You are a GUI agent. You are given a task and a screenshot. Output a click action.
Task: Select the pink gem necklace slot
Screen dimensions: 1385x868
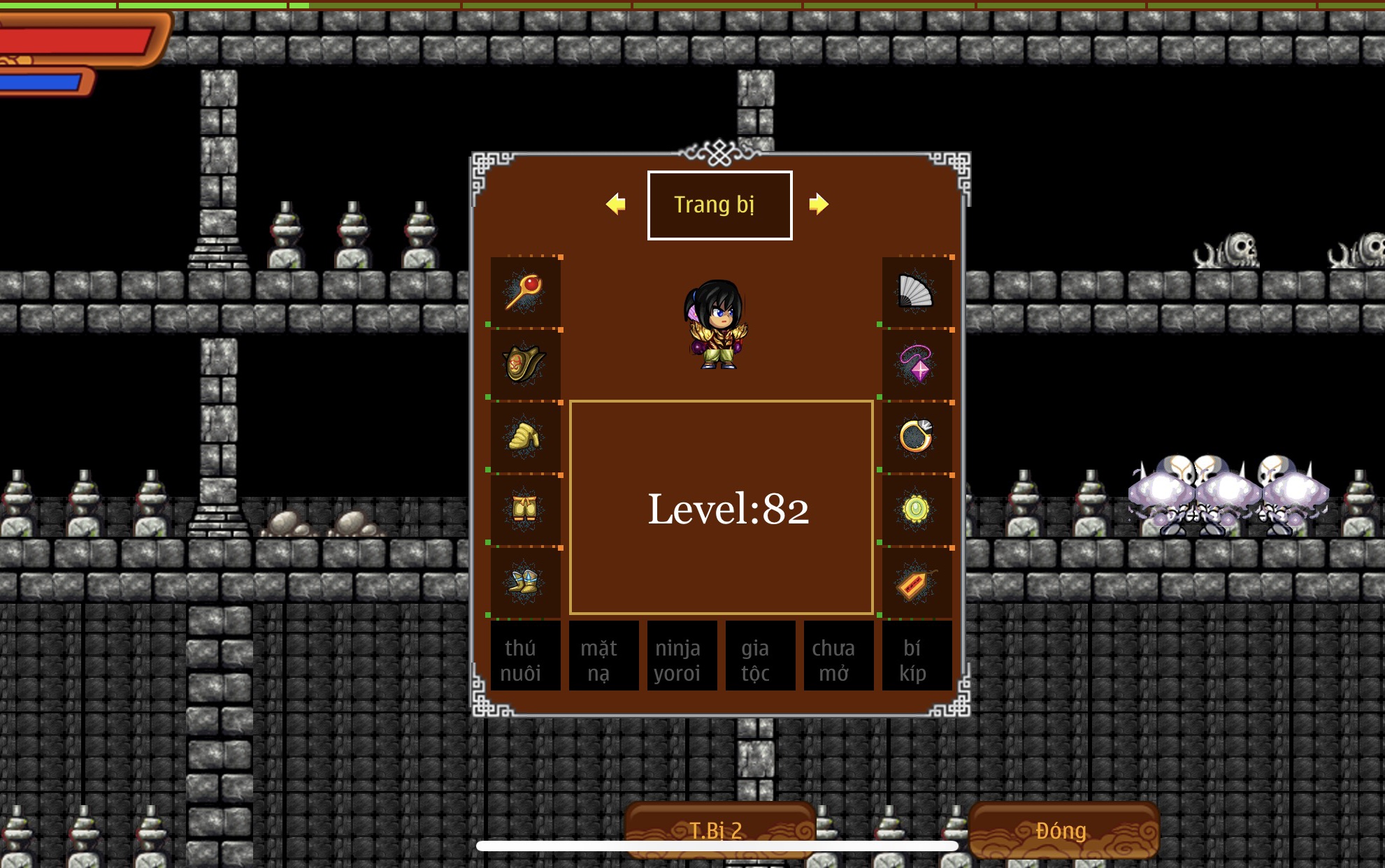916,365
